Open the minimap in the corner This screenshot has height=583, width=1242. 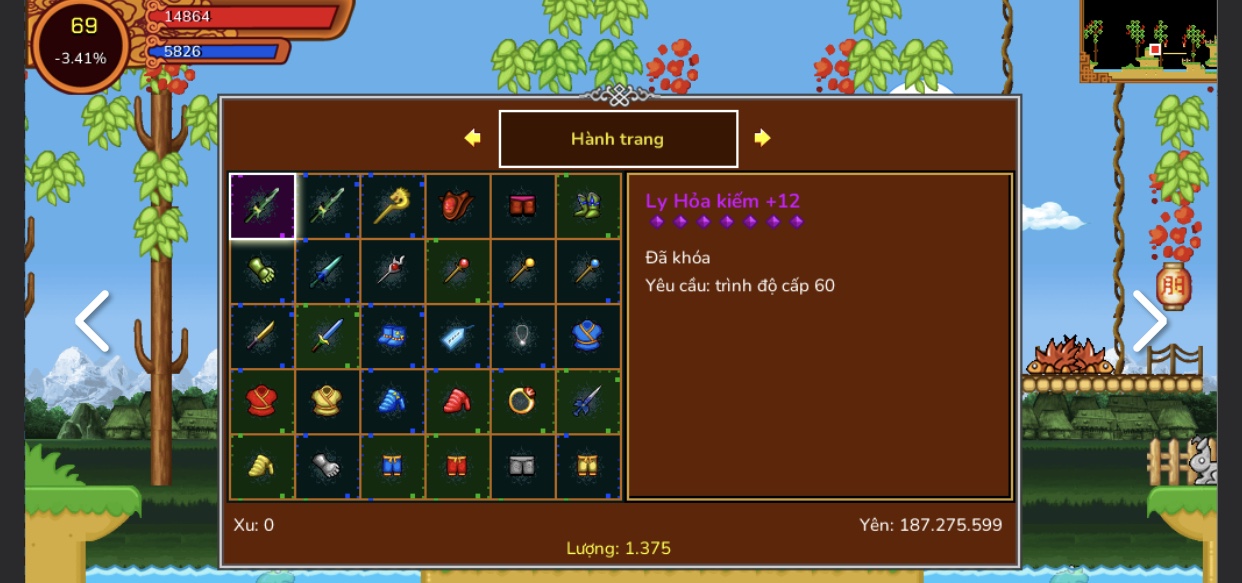coord(1148,41)
